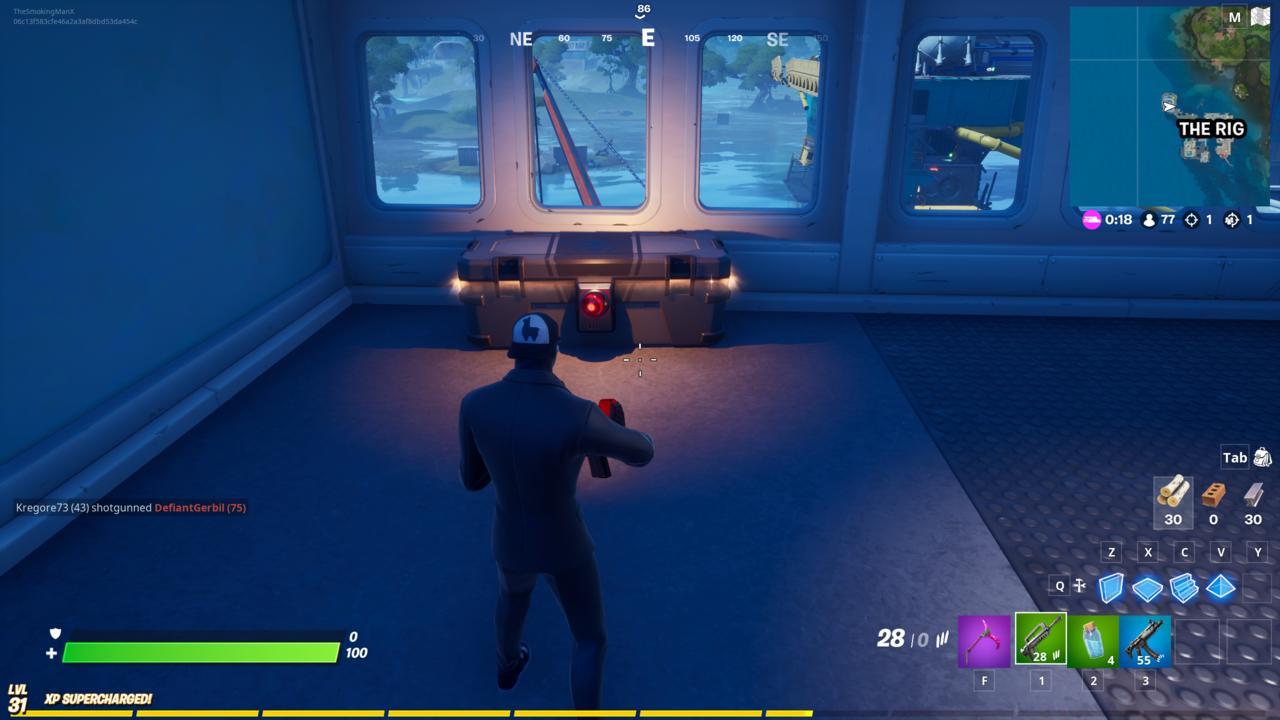Click the players remaining counter showing 77

tap(1152, 221)
